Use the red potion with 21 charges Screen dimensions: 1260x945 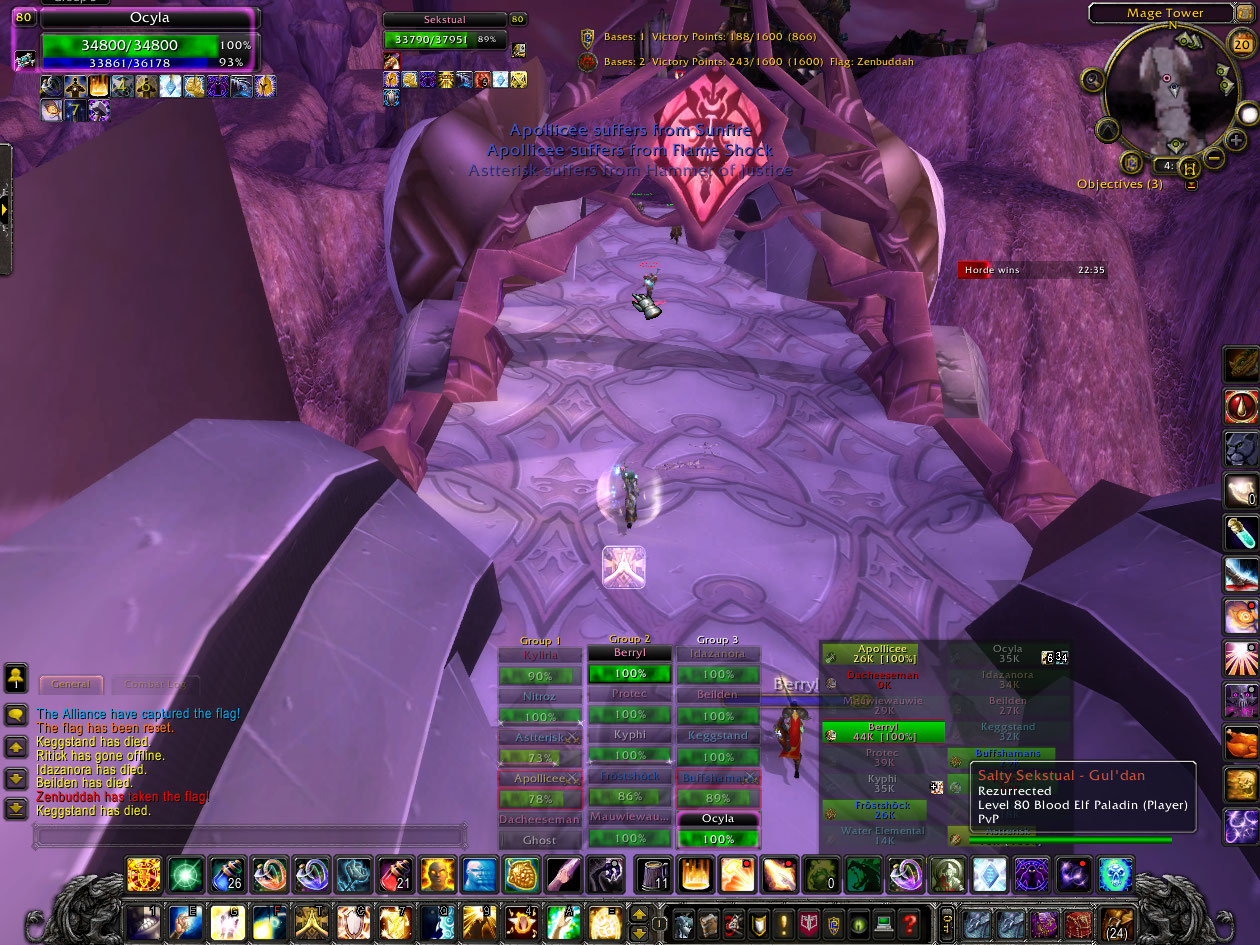pyautogui.click(x=395, y=875)
